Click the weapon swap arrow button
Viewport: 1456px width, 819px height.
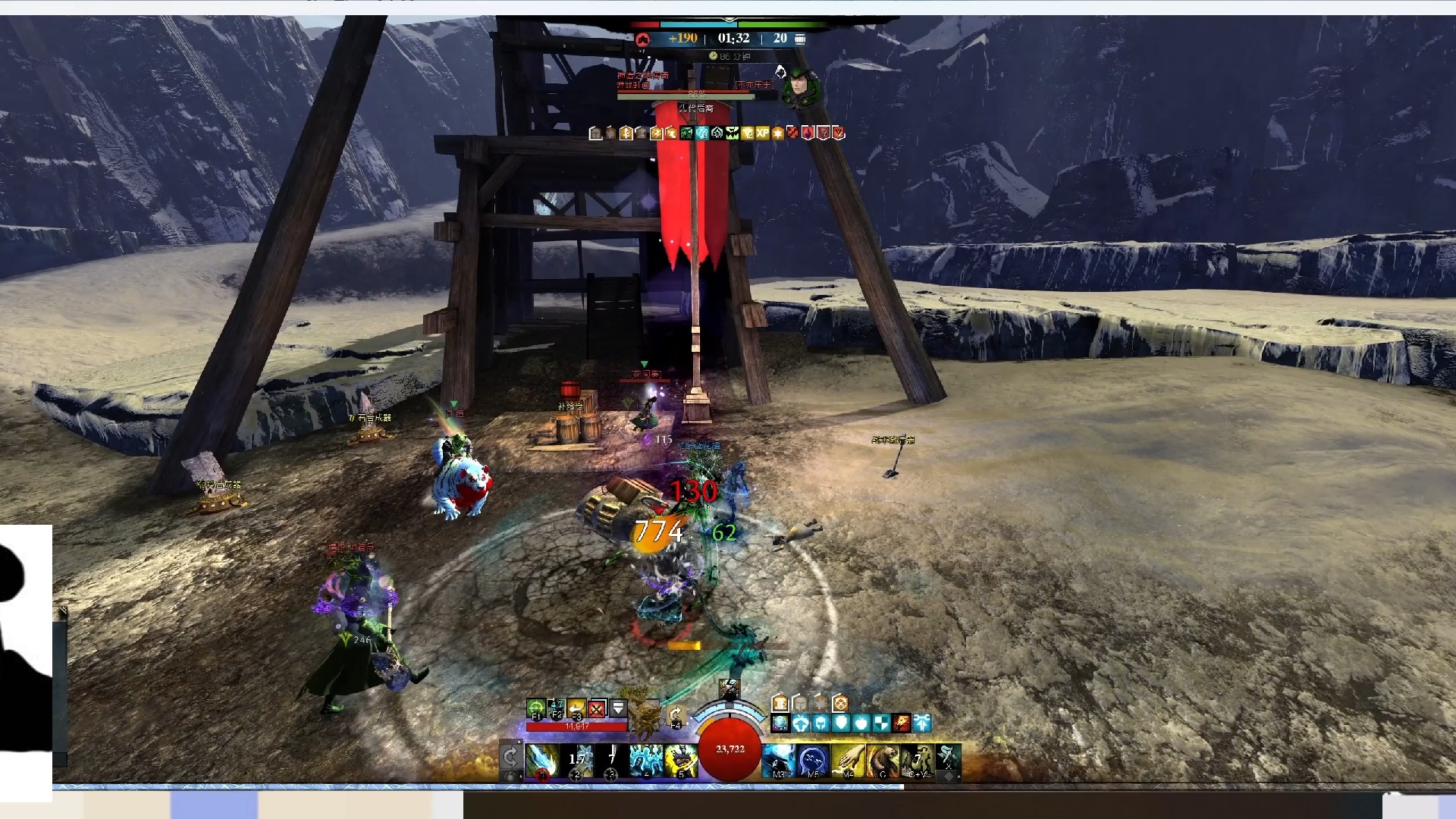(x=510, y=756)
